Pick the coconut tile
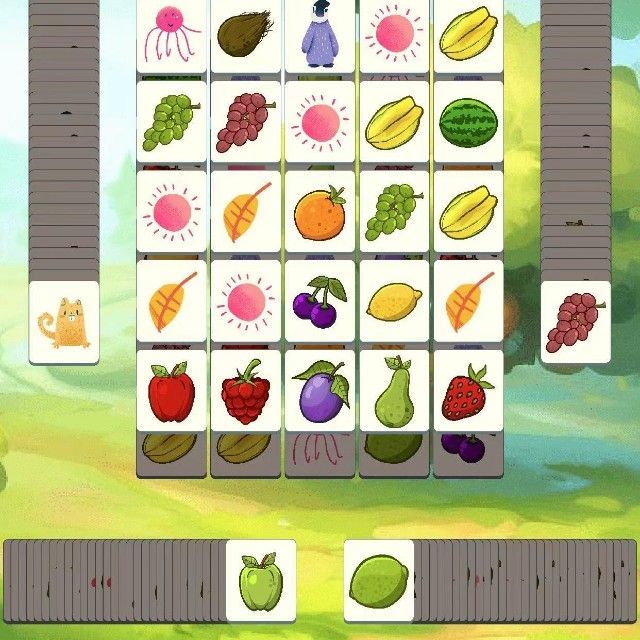The image size is (640, 640). coord(245,34)
